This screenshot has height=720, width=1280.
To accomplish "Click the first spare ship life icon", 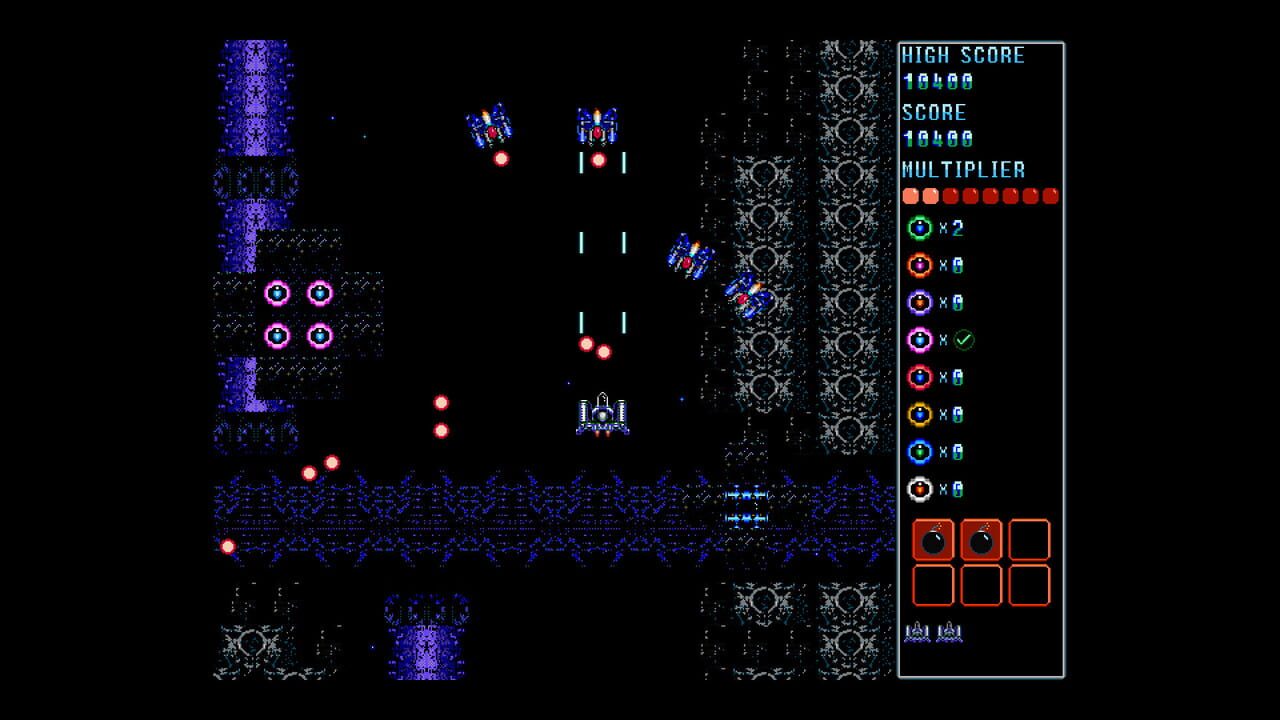I will pyautogui.click(x=919, y=632).
